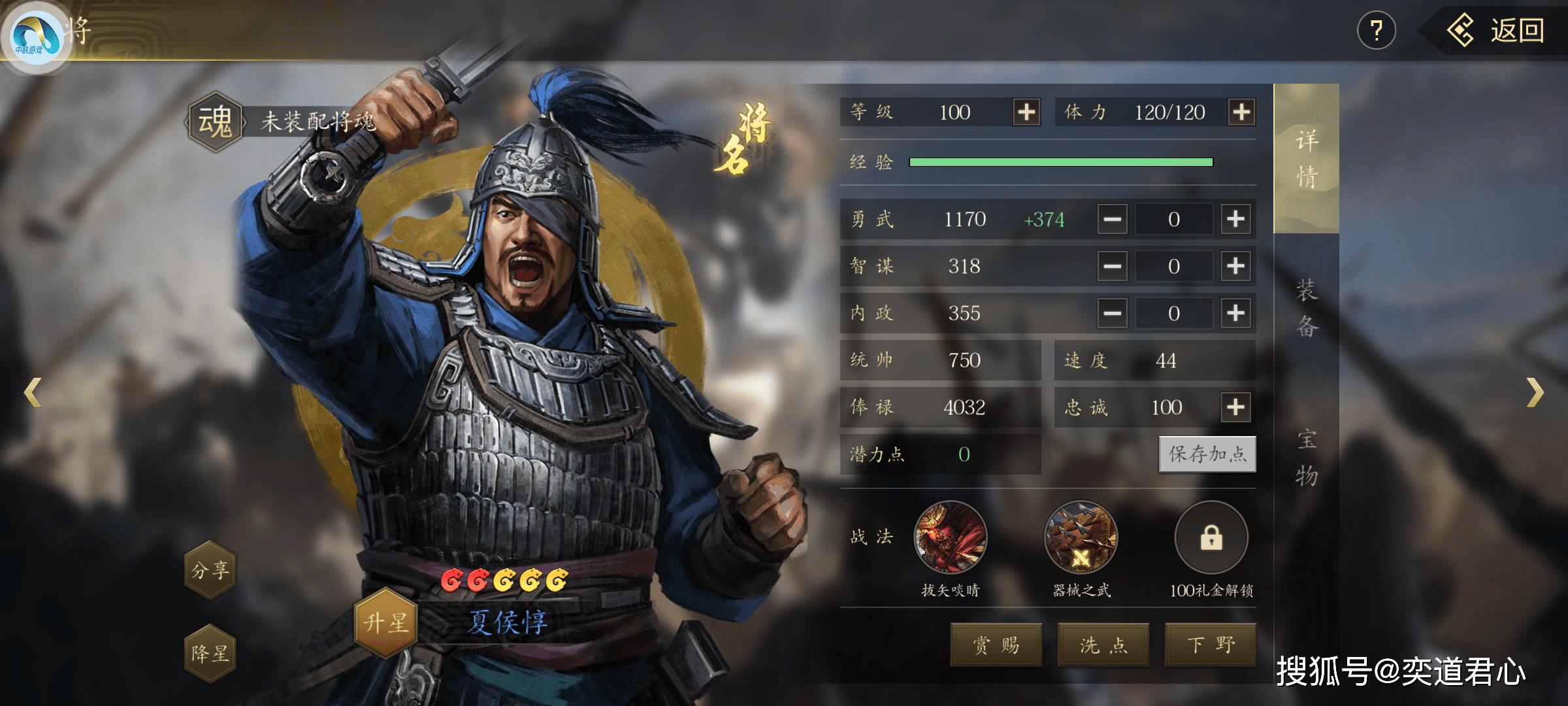Open the 拔矢啖睛 battle skill icon
This screenshot has width=1568, height=706.
[x=952, y=537]
